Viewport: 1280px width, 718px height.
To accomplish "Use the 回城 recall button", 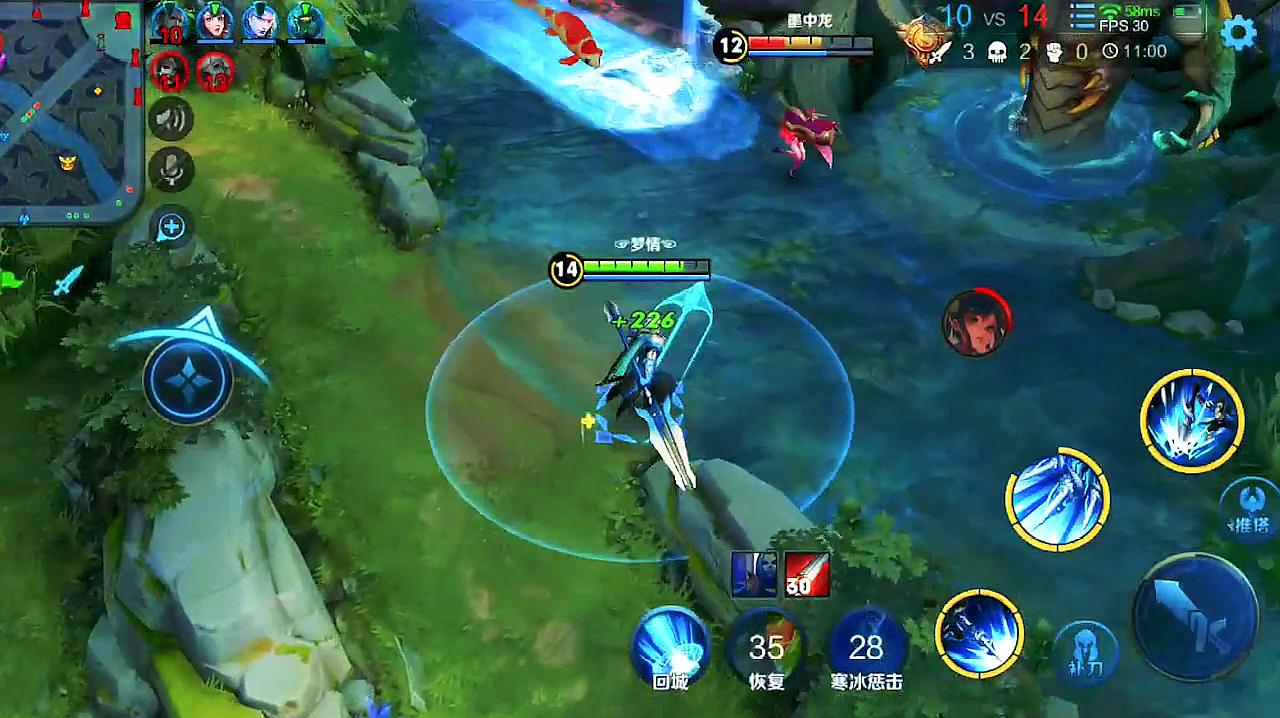I will (x=670, y=645).
